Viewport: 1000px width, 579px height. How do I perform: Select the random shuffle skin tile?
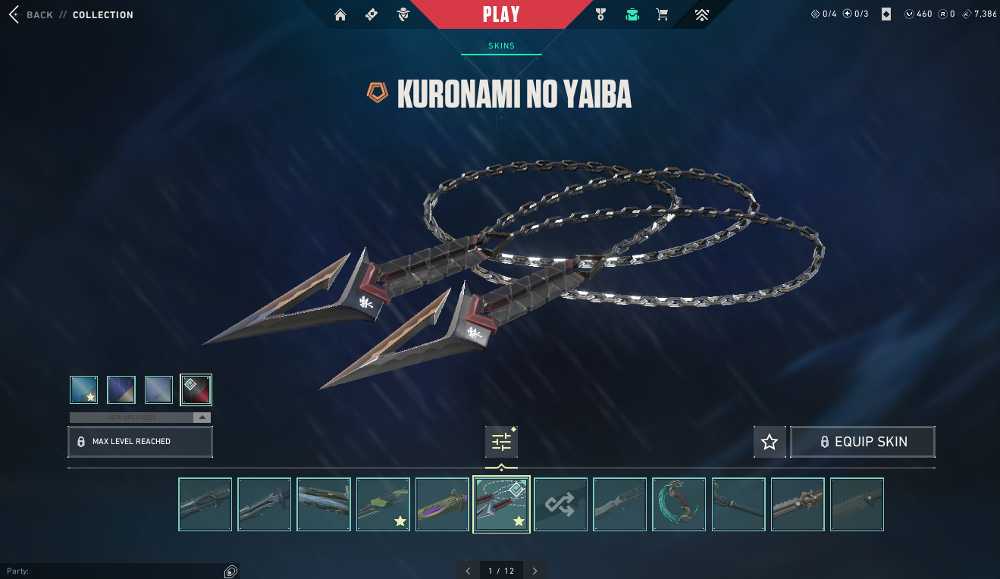click(560, 504)
